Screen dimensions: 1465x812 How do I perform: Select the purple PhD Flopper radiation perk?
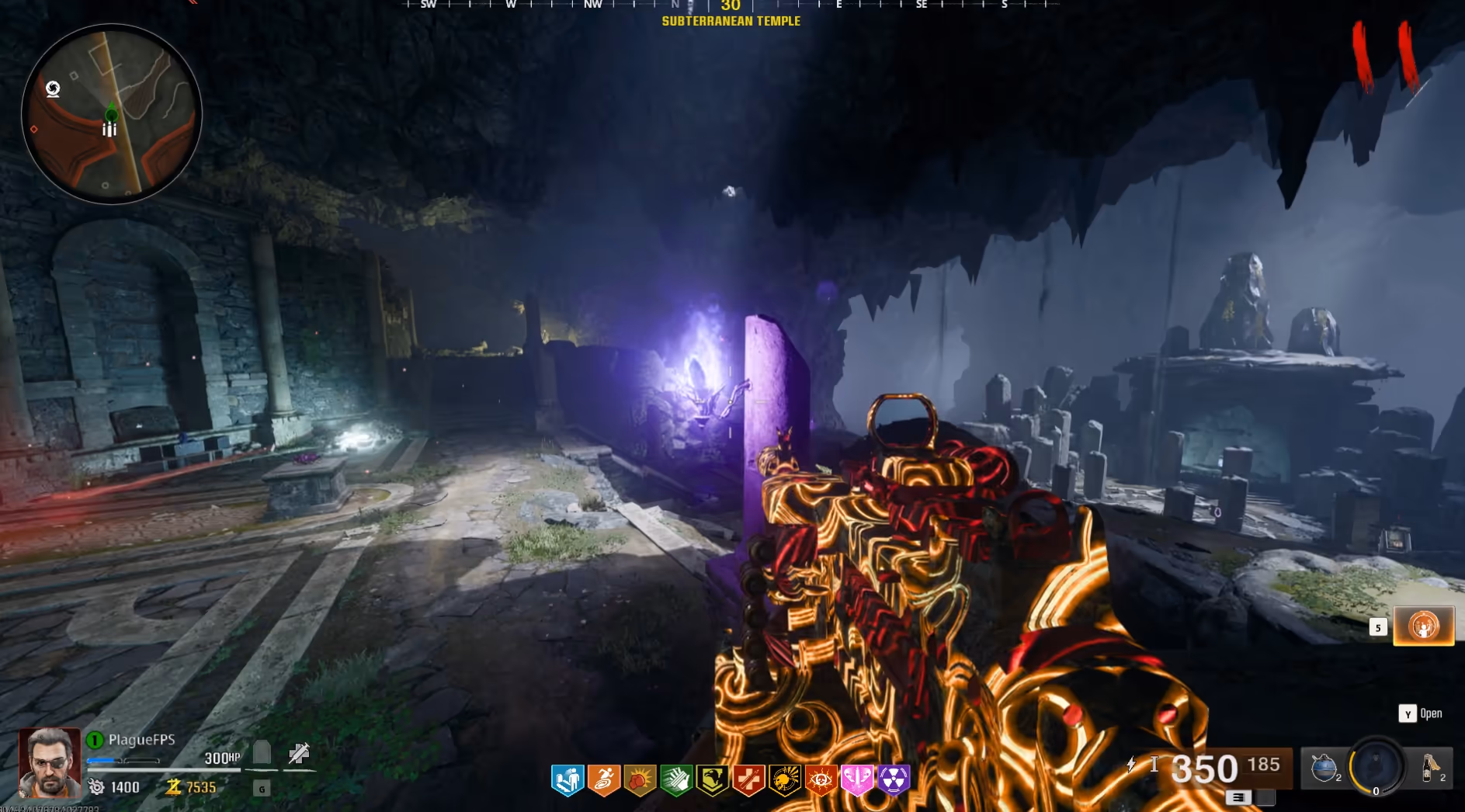(x=894, y=779)
